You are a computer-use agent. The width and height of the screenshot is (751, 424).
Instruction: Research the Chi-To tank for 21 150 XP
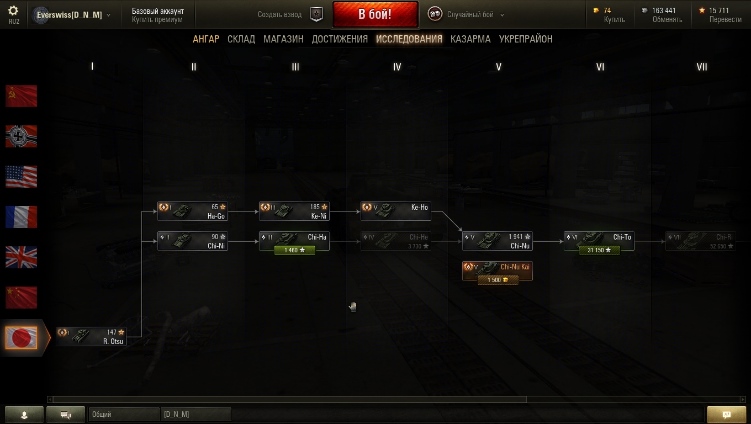597,250
